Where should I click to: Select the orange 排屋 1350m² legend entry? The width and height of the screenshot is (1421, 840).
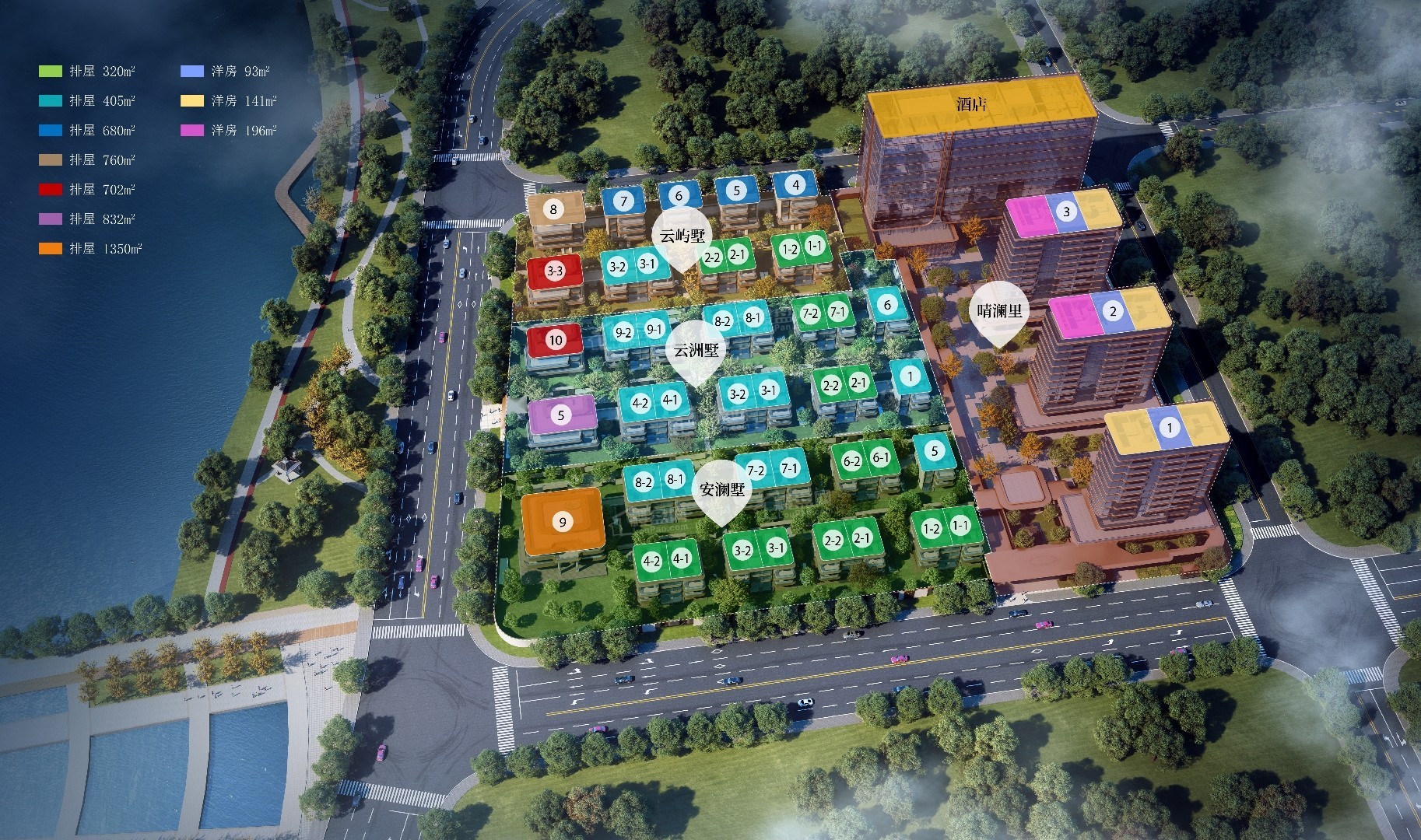pos(90,249)
